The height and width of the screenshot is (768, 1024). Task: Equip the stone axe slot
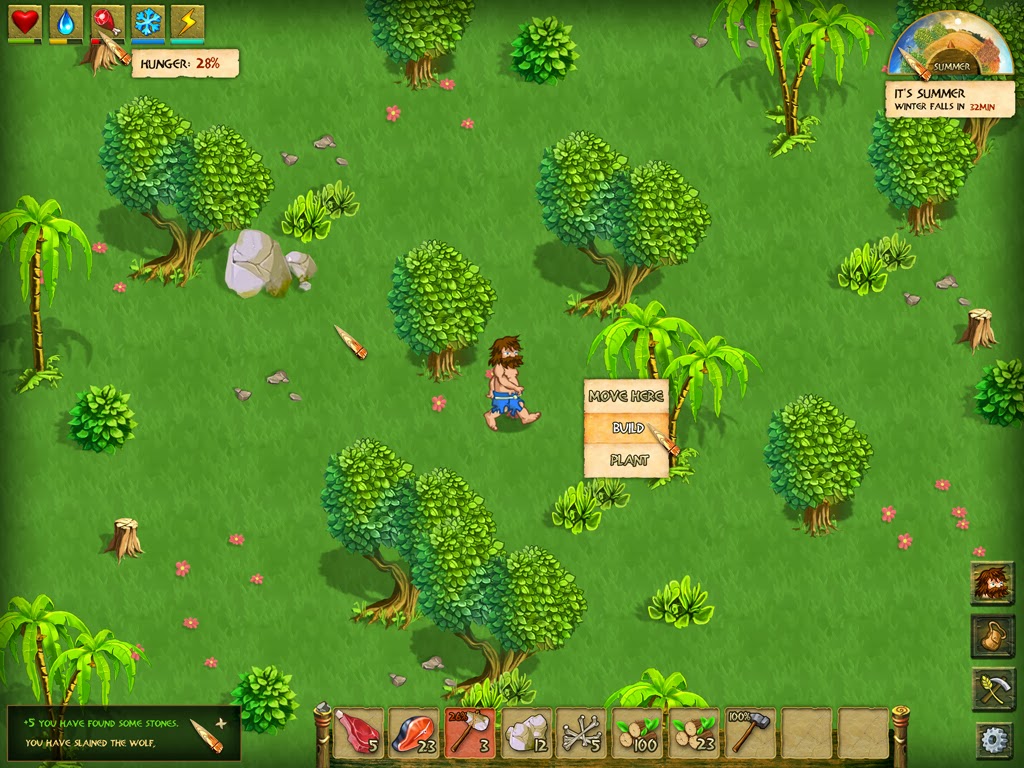click(470, 733)
